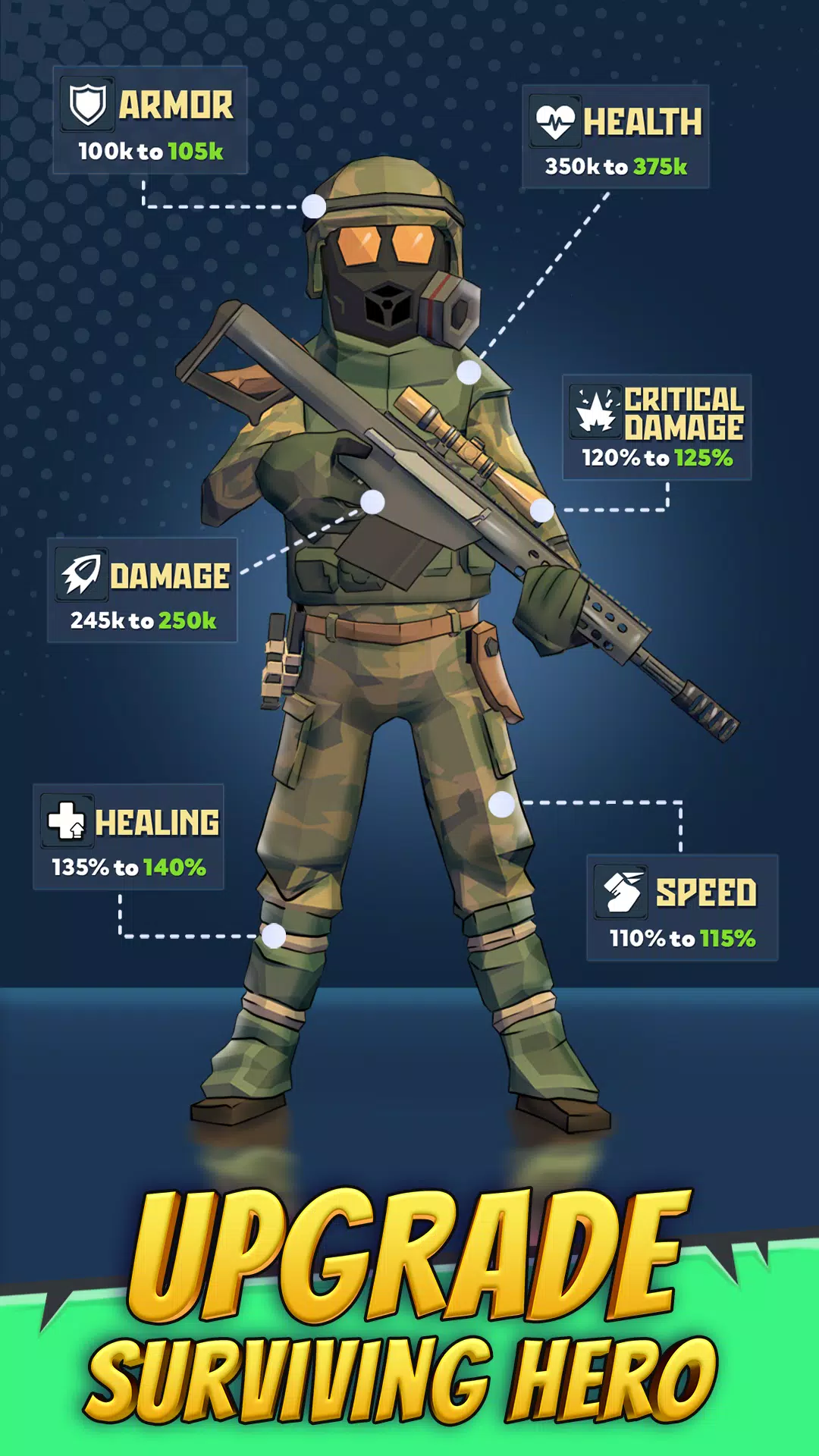Click the Speed stat panel

tap(682, 908)
